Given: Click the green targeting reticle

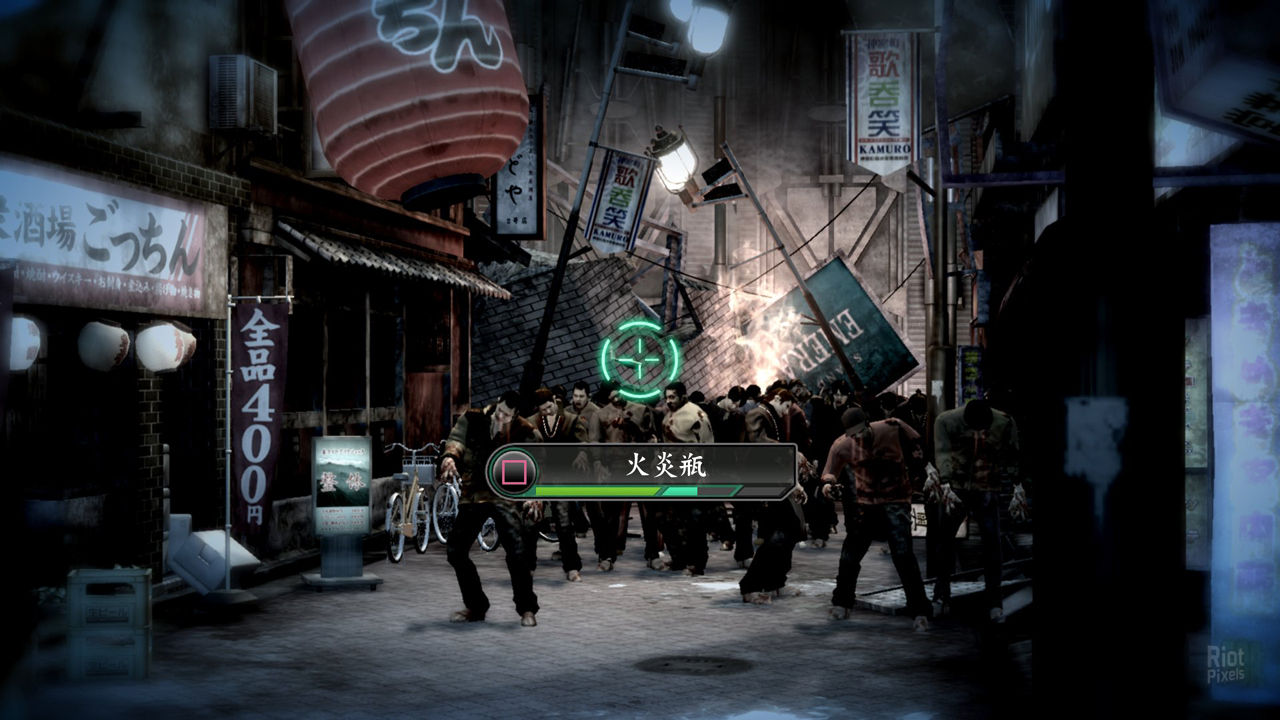Looking at the screenshot, I should 639,359.
